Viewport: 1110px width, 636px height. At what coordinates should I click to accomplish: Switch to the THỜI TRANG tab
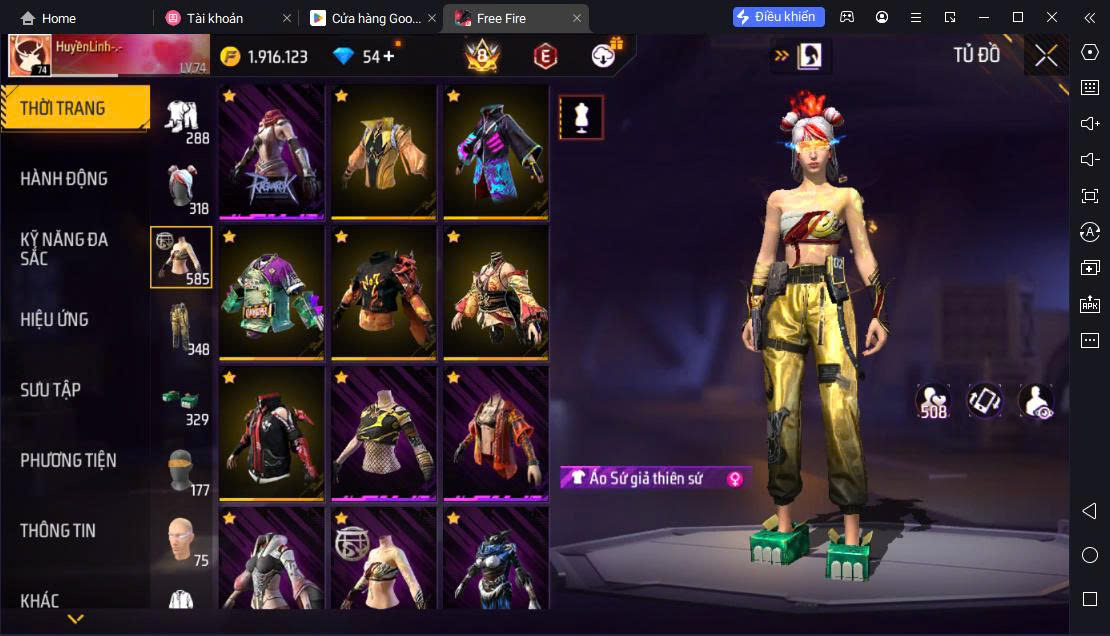click(x=73, y=108)
